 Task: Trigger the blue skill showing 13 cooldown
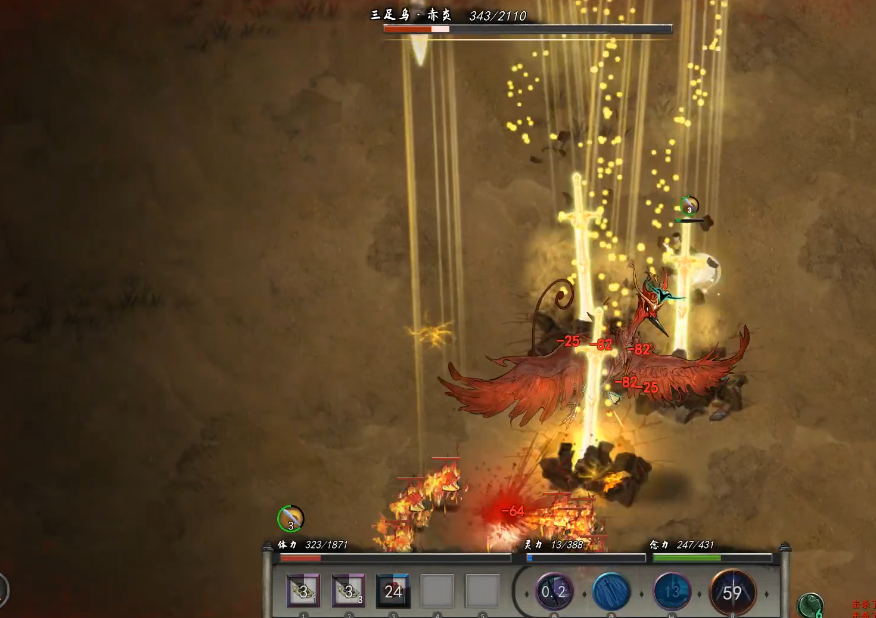pos(672,591)
